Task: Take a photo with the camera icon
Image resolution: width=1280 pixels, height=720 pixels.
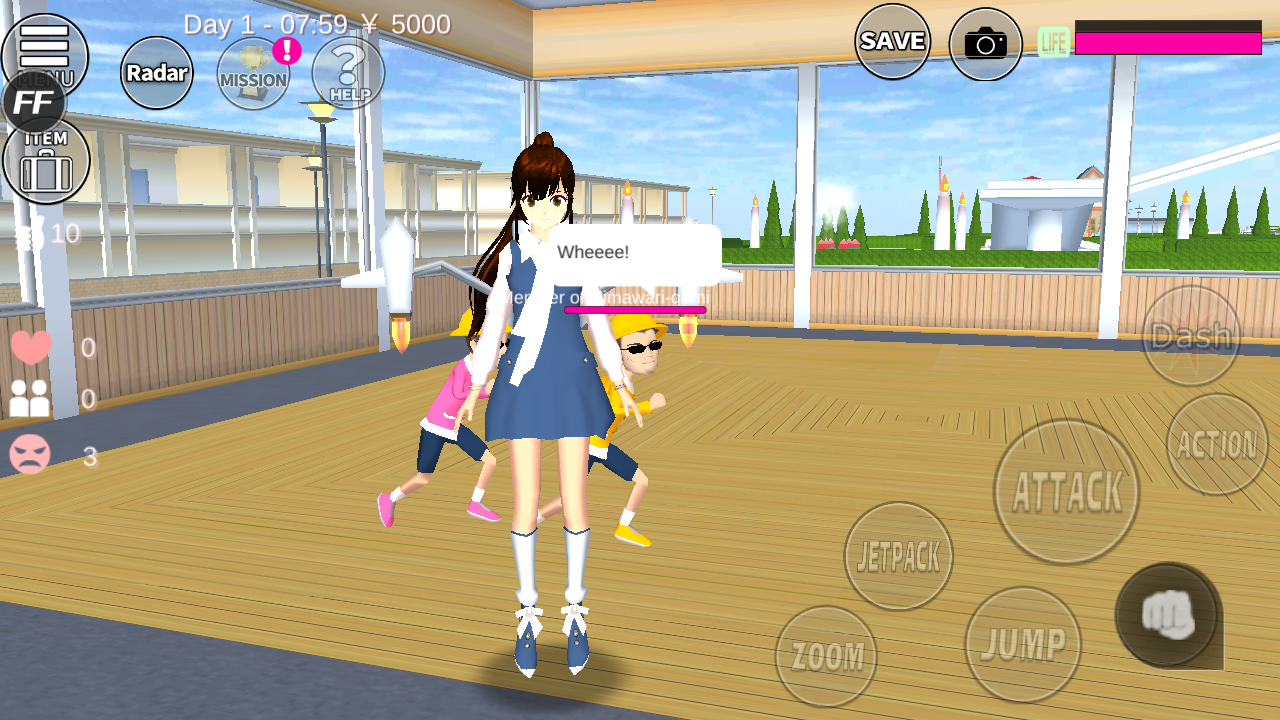Action: pyautogui.click(x=985, y=43)
